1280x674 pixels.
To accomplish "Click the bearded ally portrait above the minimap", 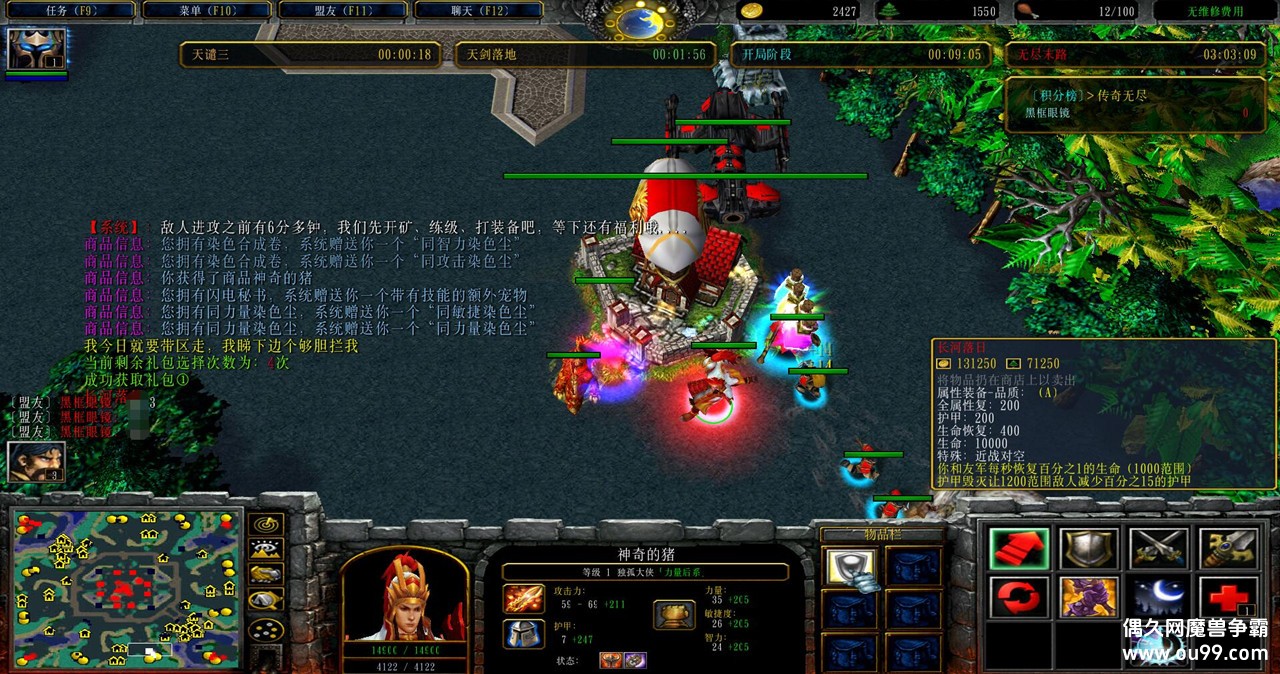I will pyautogui.click(x=36, y=461).
